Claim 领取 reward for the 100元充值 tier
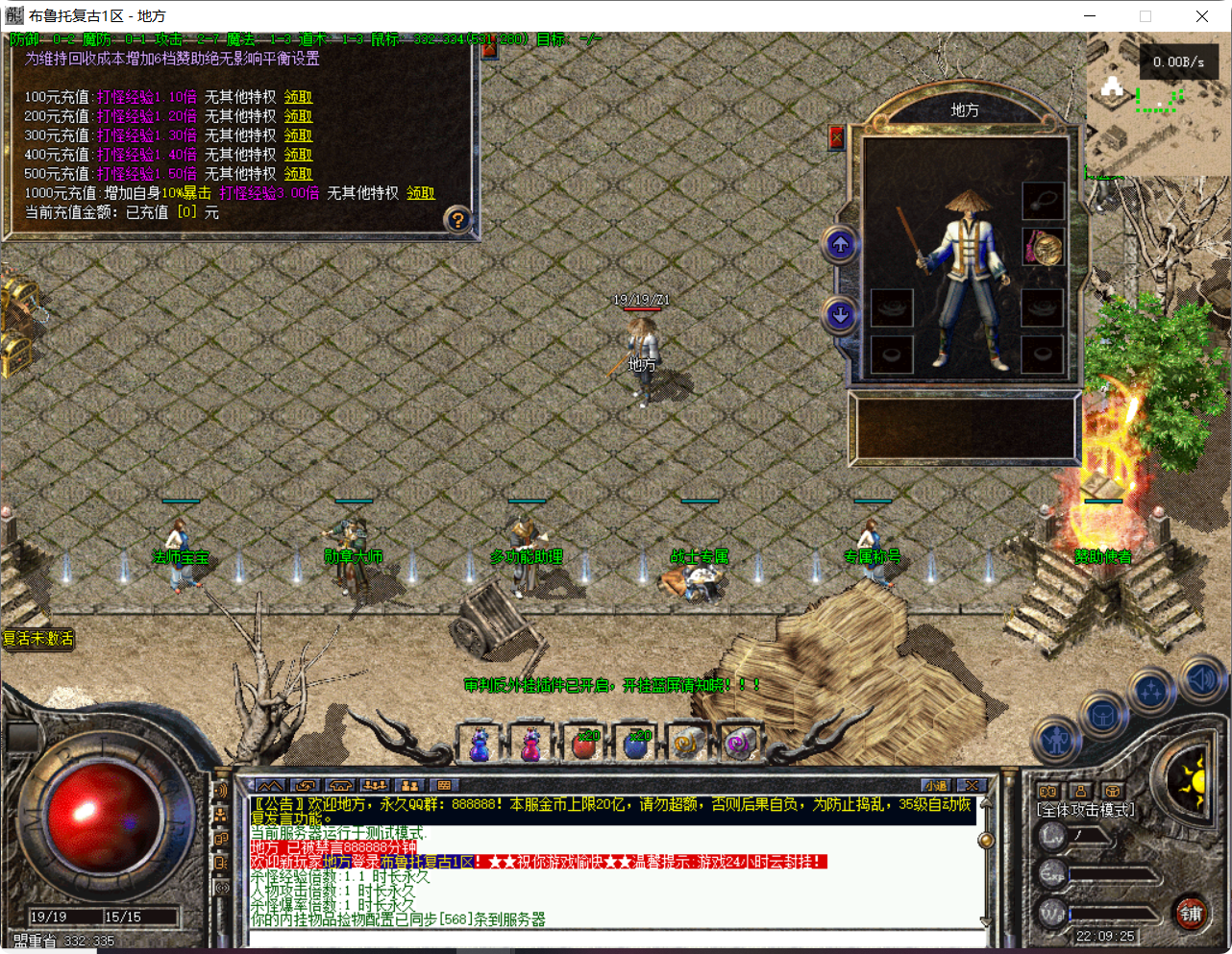This screenshot has width=1232, height=954. [x=298, y=99]
